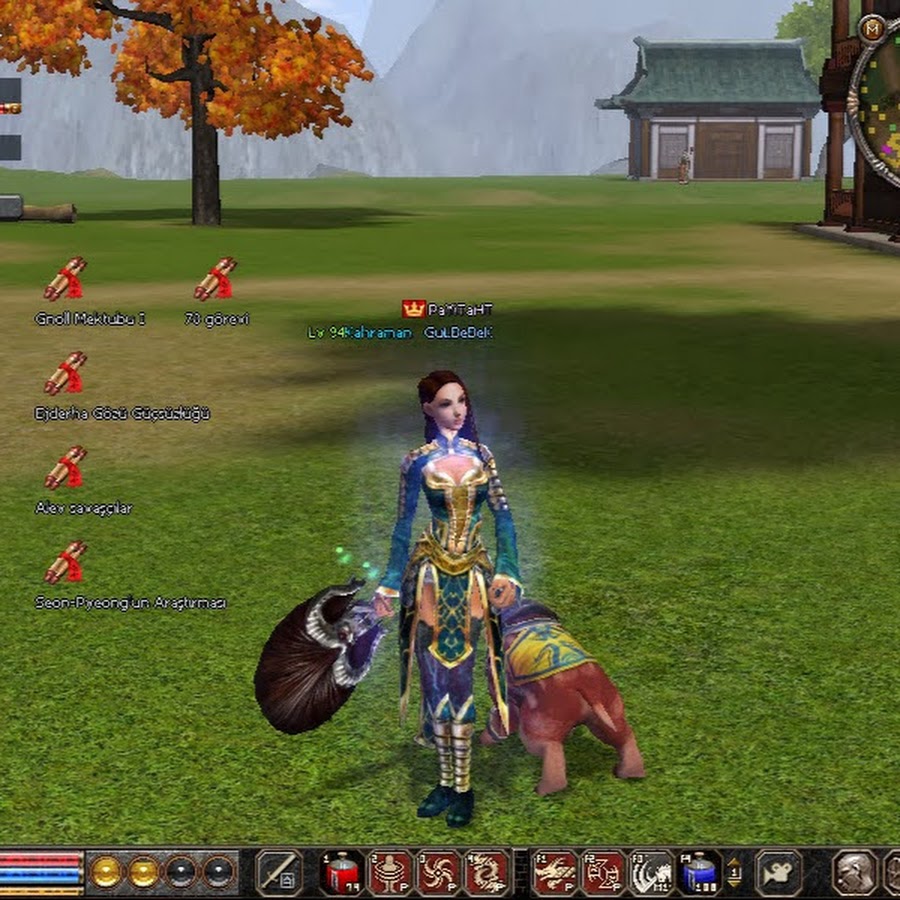
Task: Click the camera icon button
Action: [x=778, y=872]
